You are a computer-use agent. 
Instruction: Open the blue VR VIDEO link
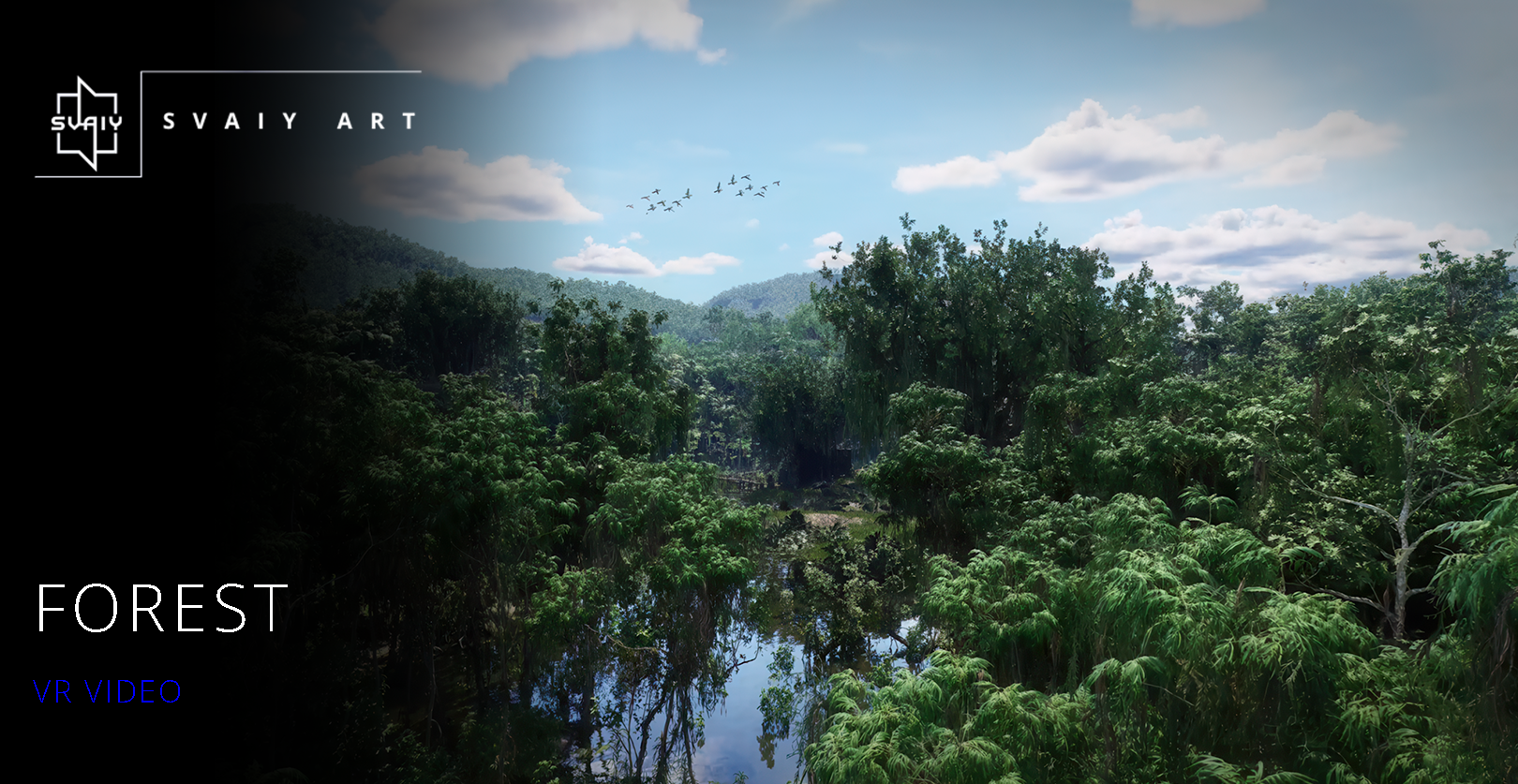pos(107,691)
